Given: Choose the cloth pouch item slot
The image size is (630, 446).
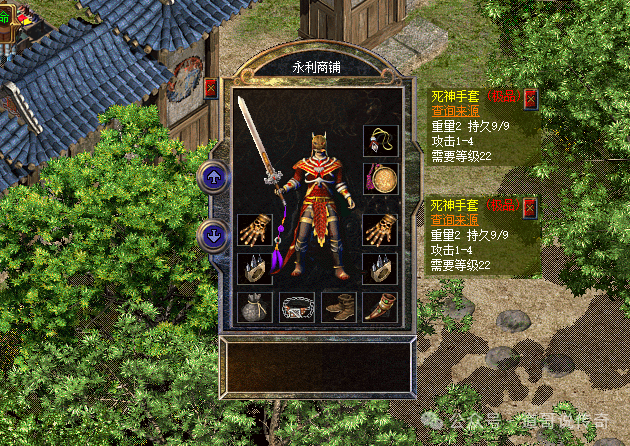Looking at the screenshot, I should [x=254, y=307].
